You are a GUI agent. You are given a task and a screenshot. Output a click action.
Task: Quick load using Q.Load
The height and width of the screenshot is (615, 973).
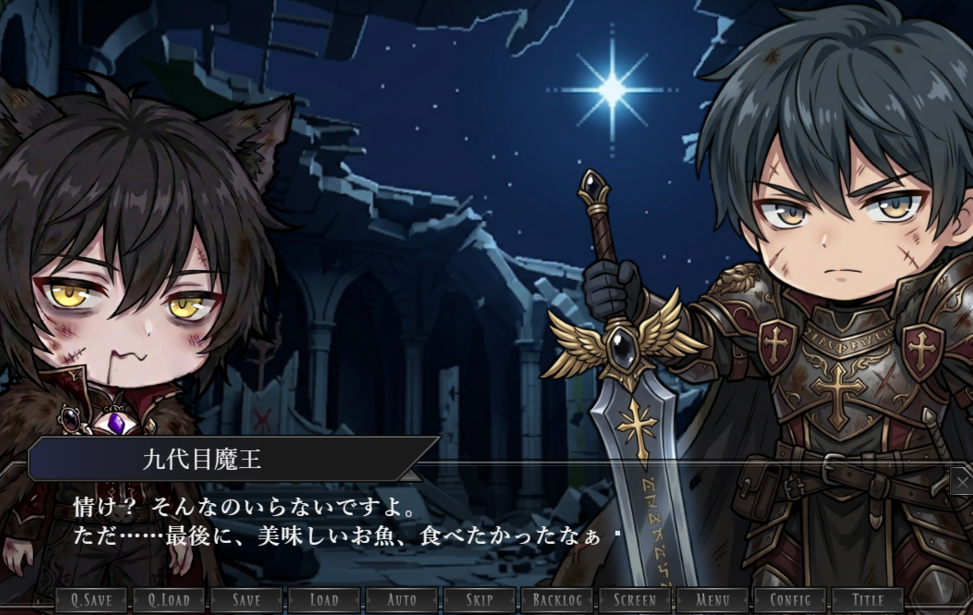tap(169, 601)
